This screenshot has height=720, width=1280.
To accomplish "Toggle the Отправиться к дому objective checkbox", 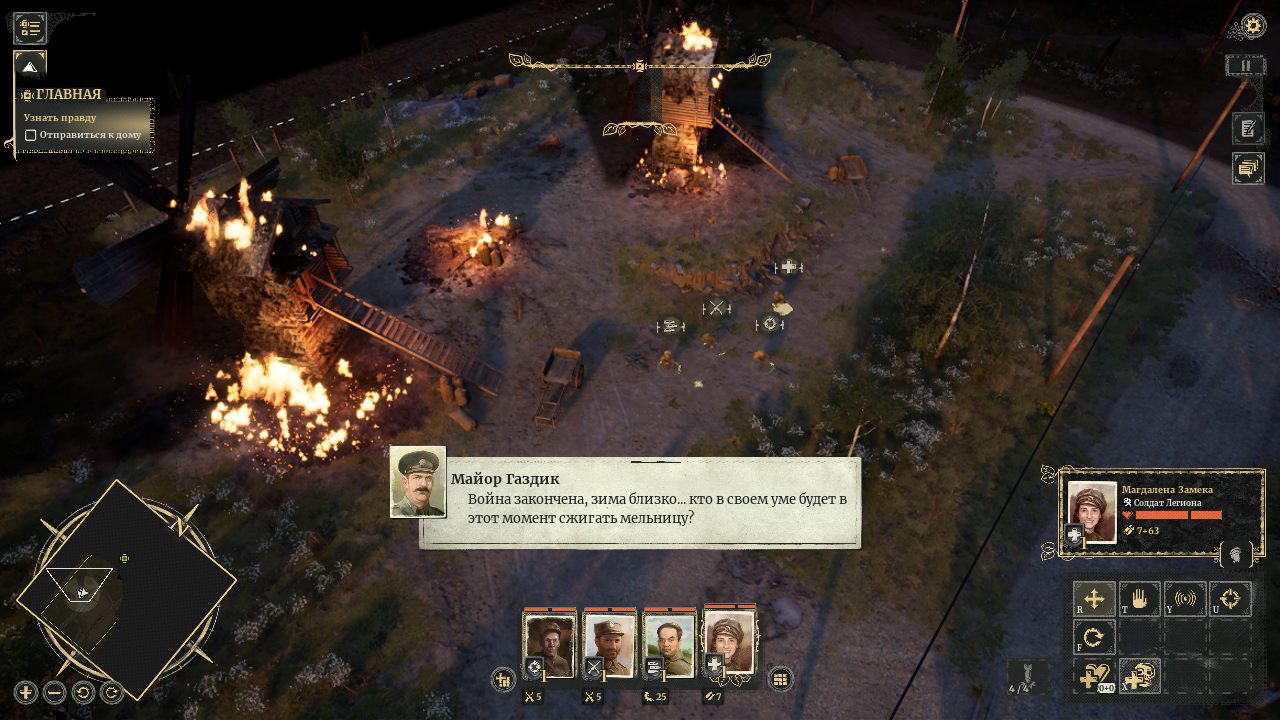I will tap(31, 135).
